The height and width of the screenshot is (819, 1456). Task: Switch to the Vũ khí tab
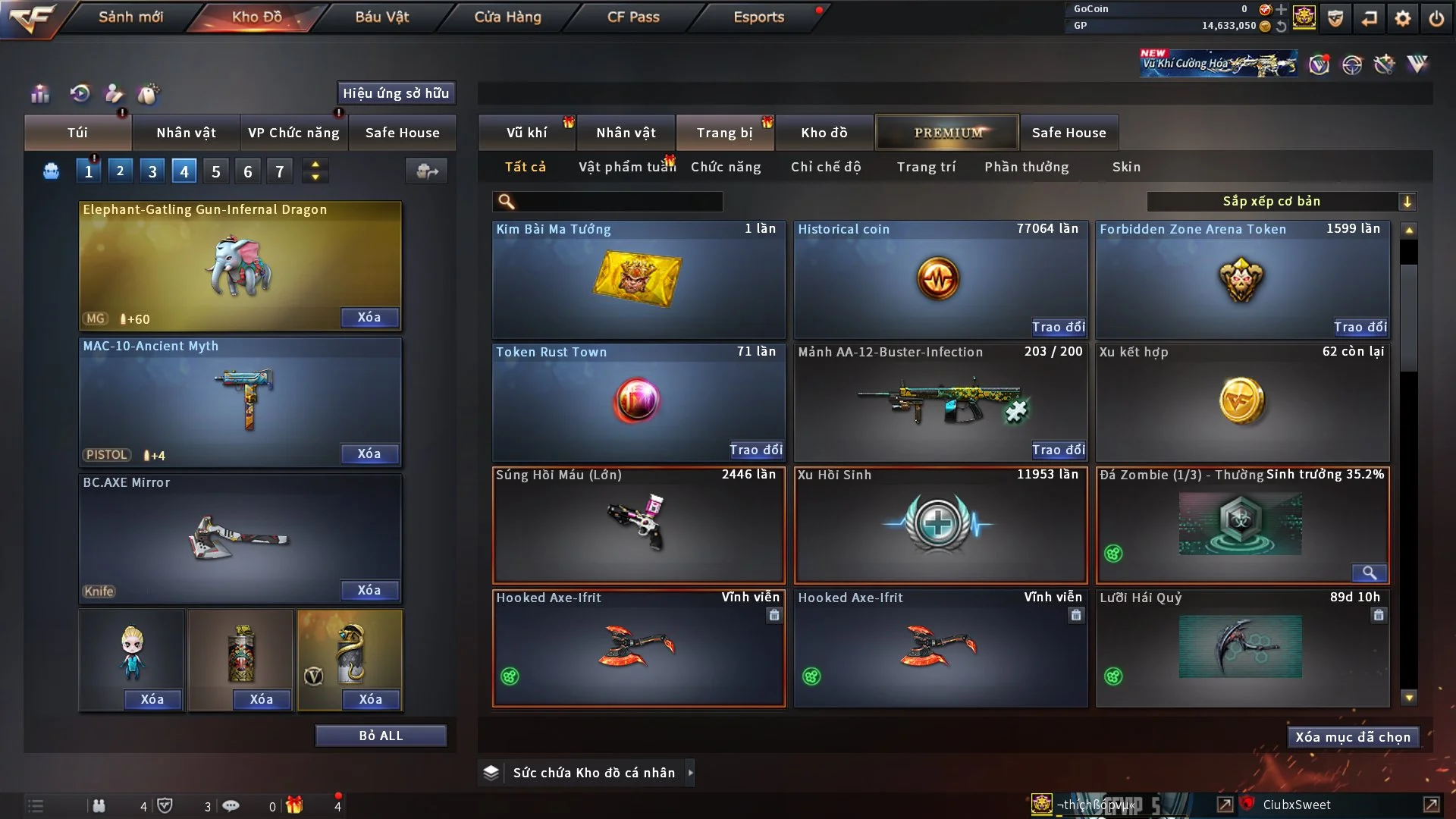(x=526, y=133)
